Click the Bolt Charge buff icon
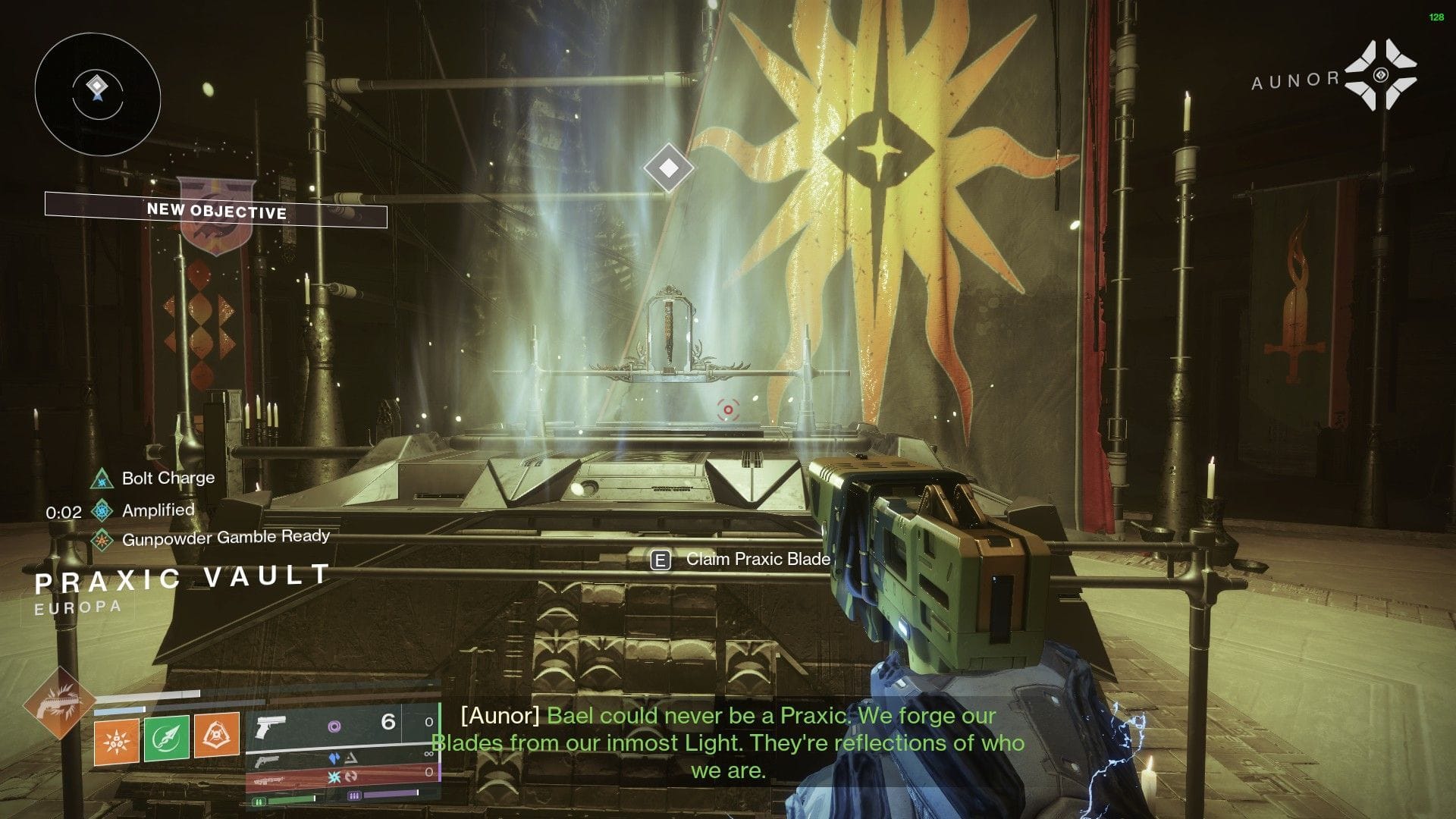Viewport: 1456px width, 819px height. [x=101, y=480]
